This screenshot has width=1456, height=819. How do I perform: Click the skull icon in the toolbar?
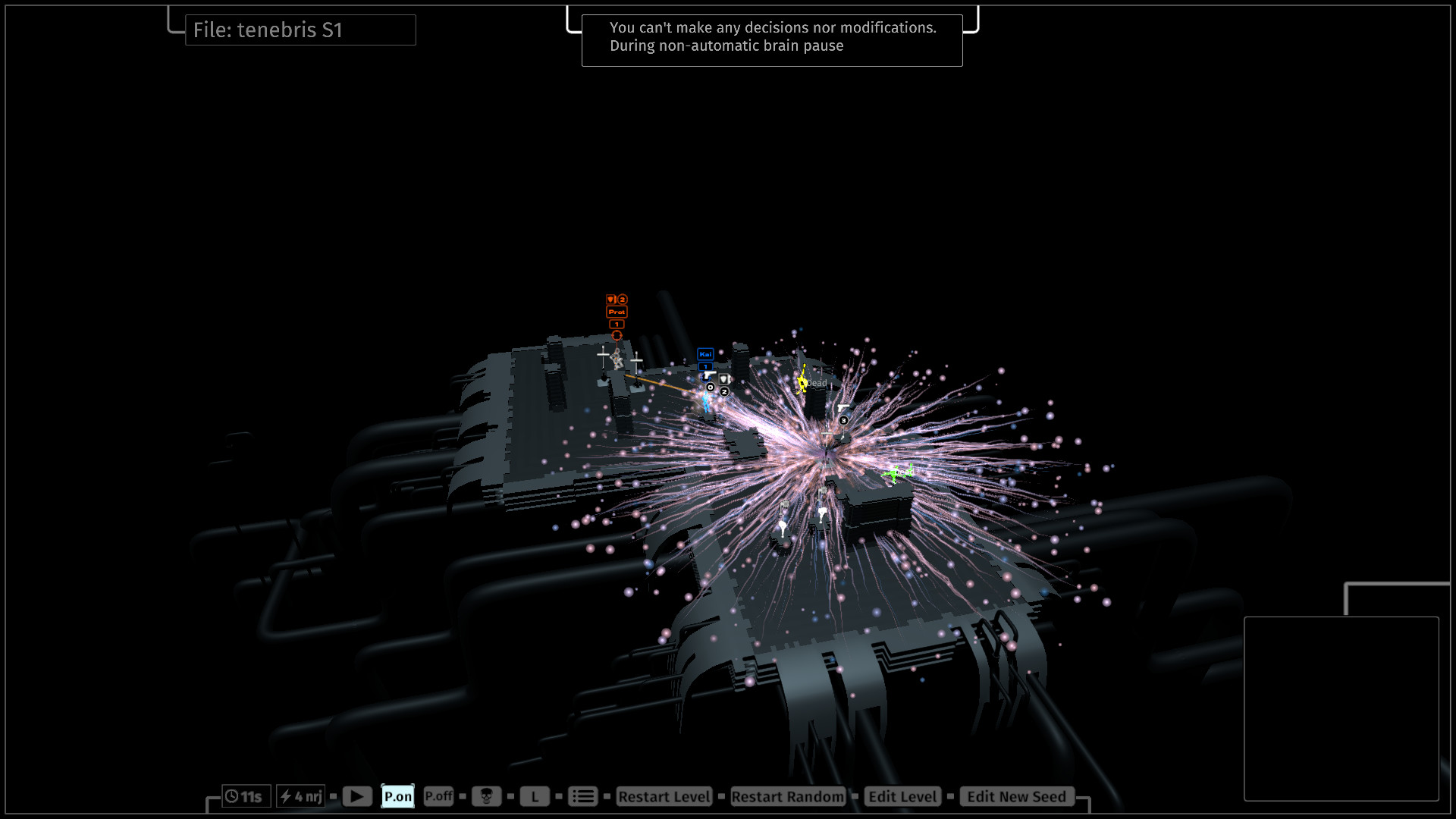tap(486, 796)
